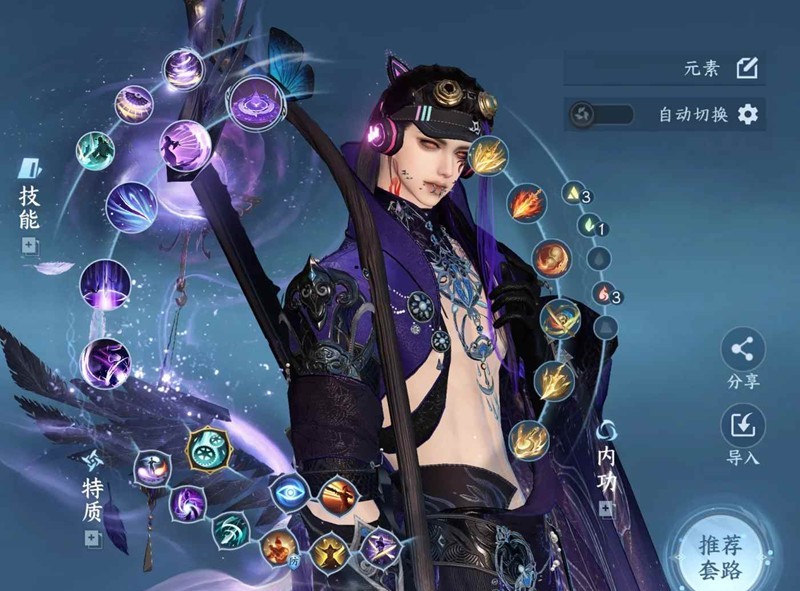800x591 pixels.
Task: Edit the 元素 loadout name
Action: tap(747, 68)
